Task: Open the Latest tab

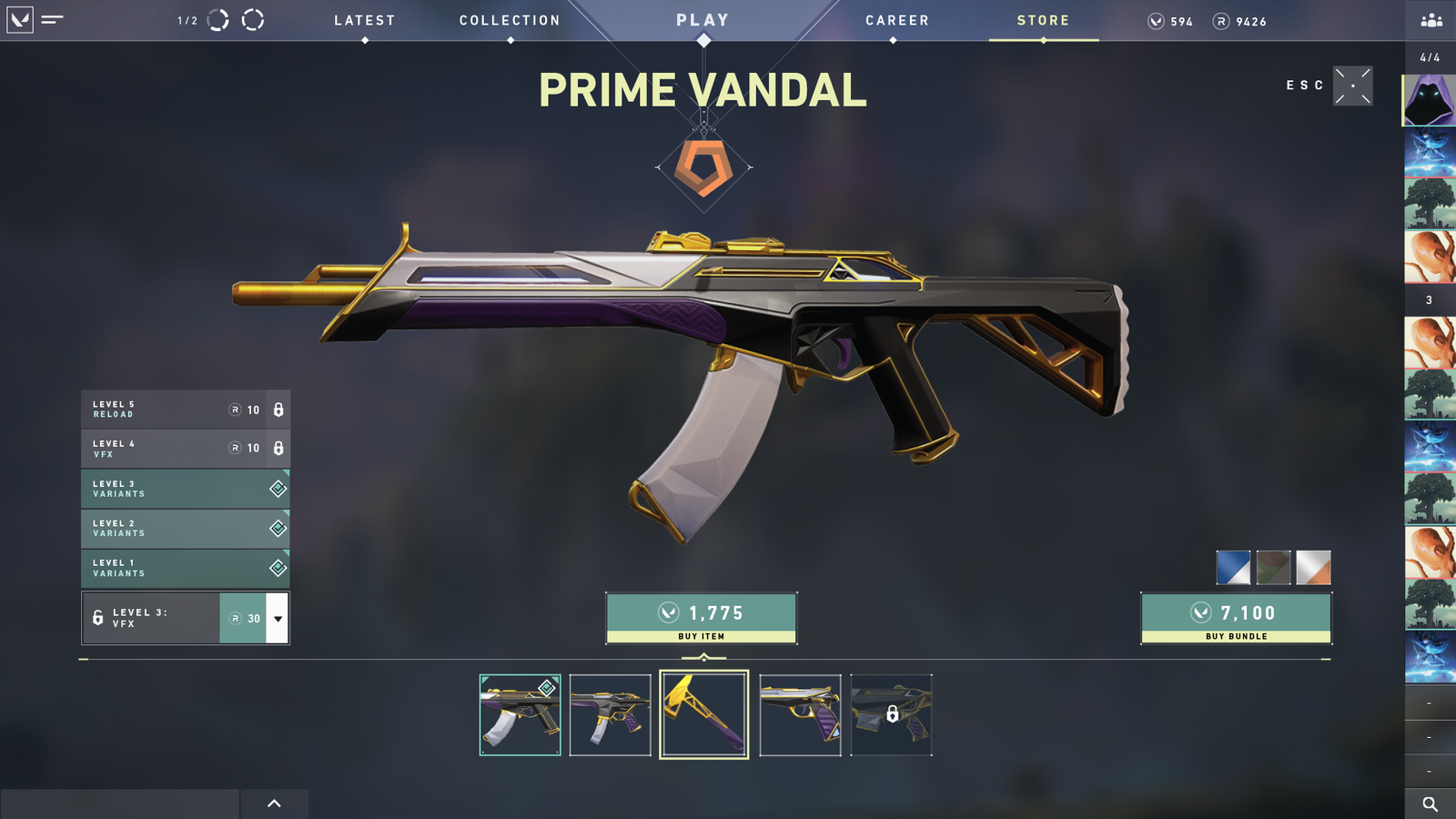Action: click(x=364, y=21)
